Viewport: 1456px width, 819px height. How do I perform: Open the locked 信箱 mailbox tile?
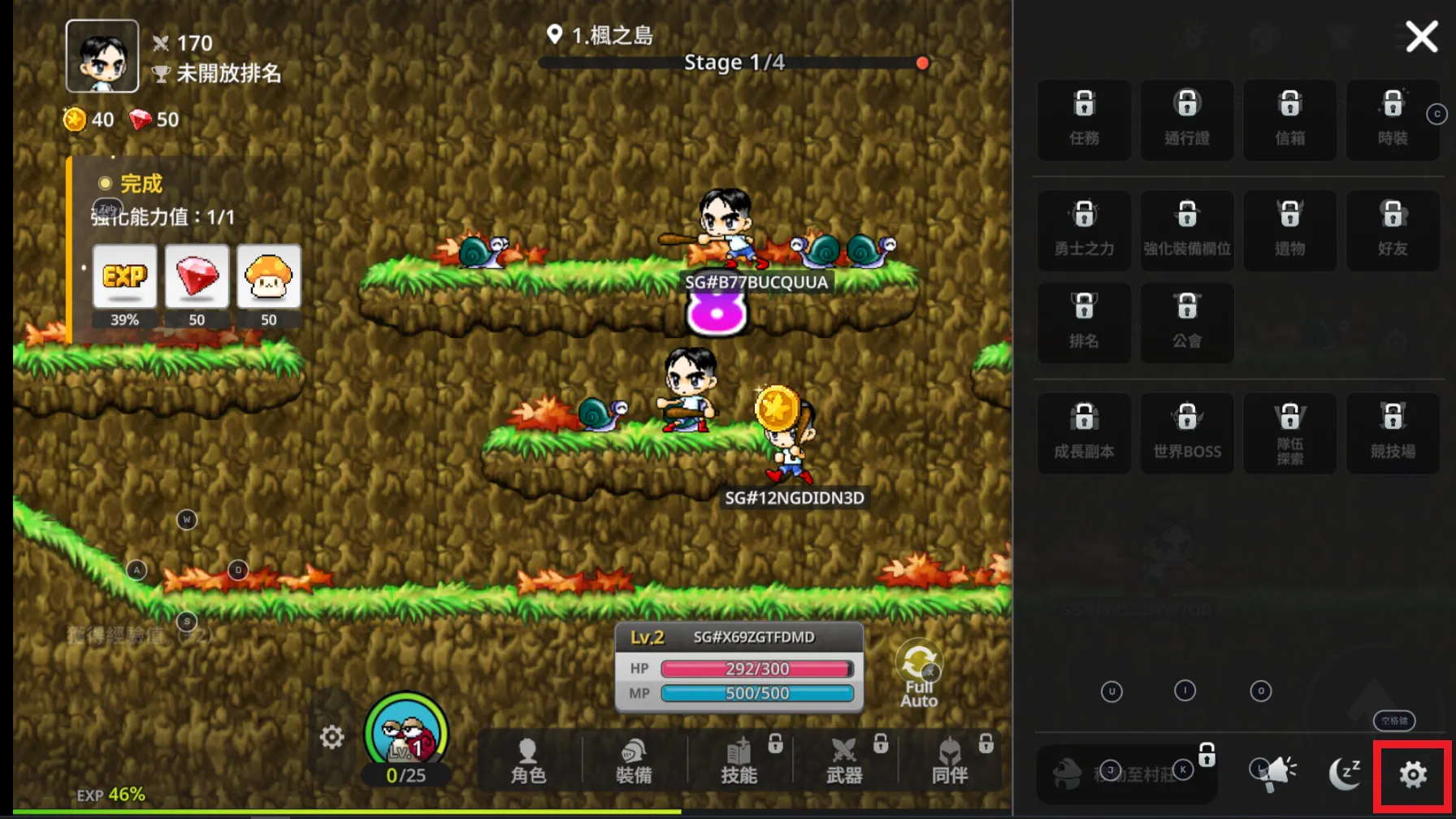pyautogui.click(x=1289, y=119)
